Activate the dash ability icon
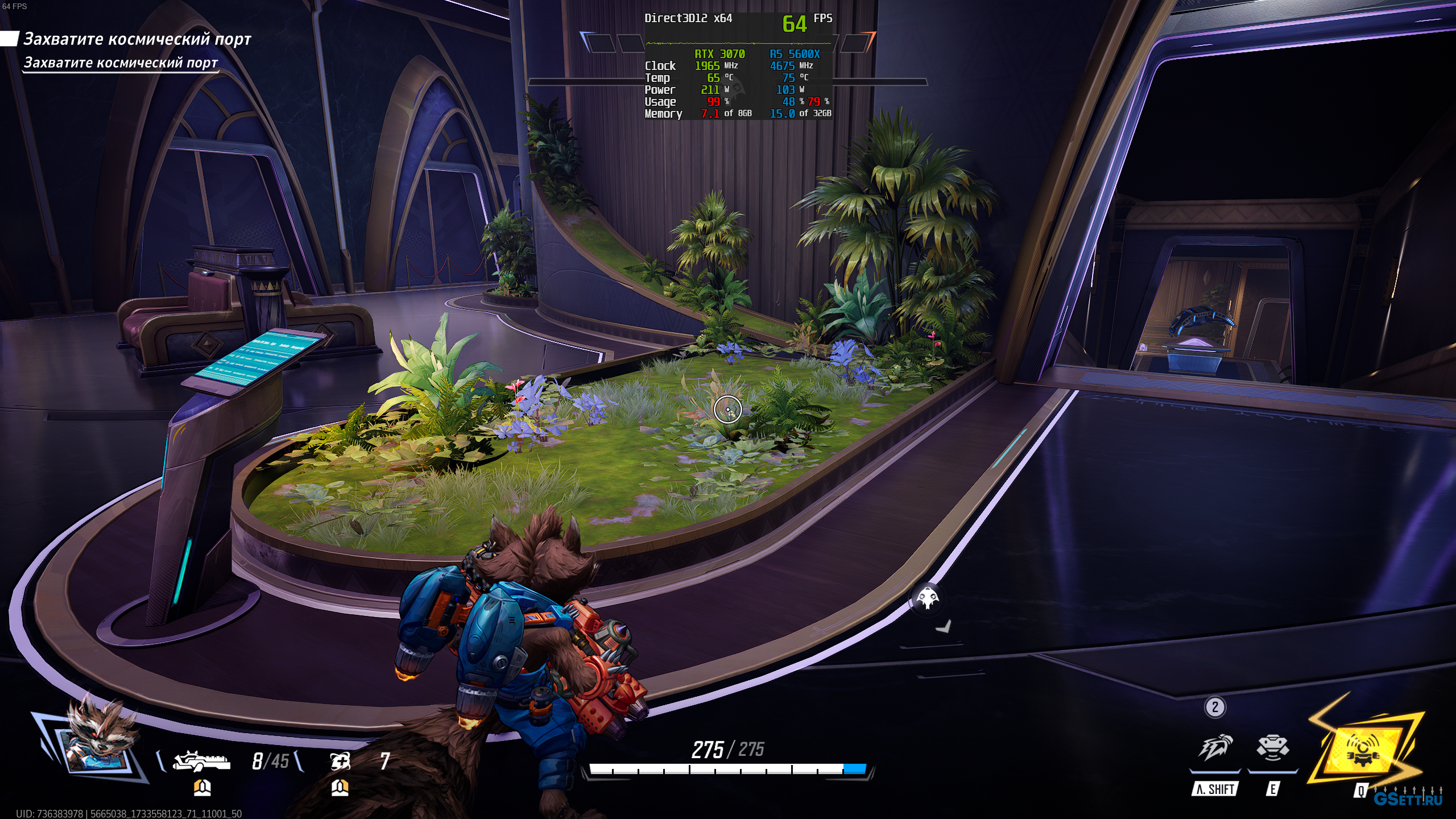 click(1215, 748)
